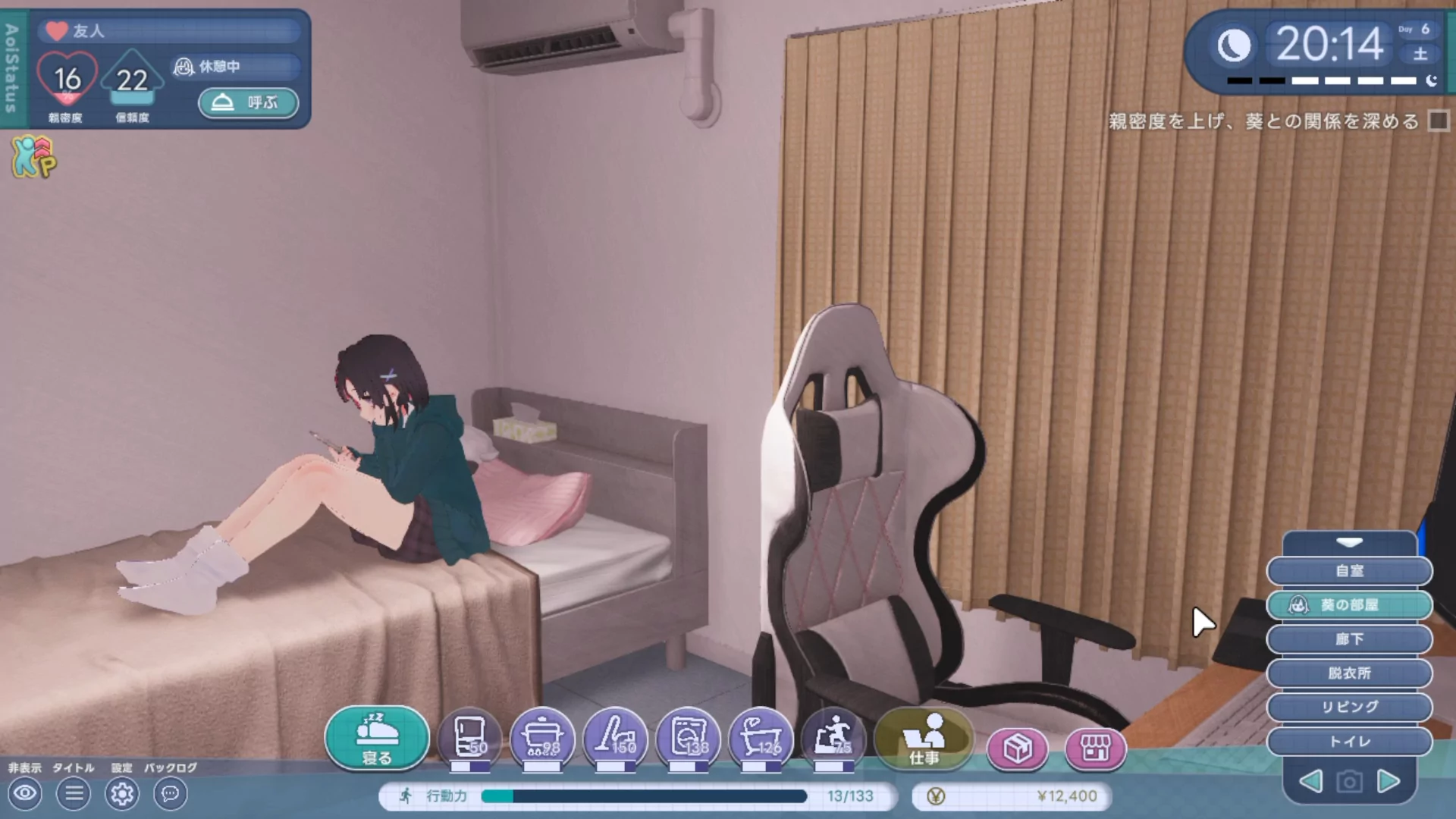This screenshot has height=819, width=1456.
Task: Start the treadmill exercise activity
Action: point(833,738)
